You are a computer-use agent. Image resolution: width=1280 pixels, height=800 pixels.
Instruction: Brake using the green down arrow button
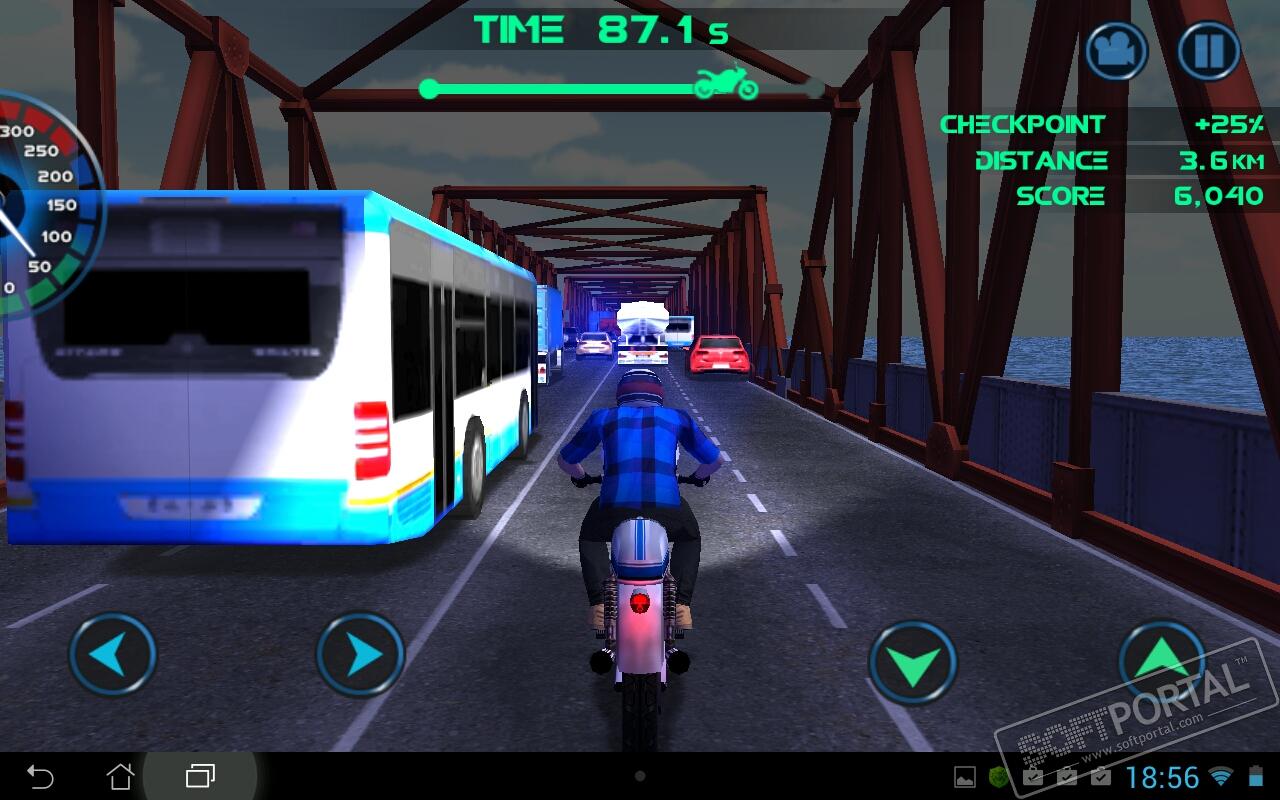click(x=912, y=663)
